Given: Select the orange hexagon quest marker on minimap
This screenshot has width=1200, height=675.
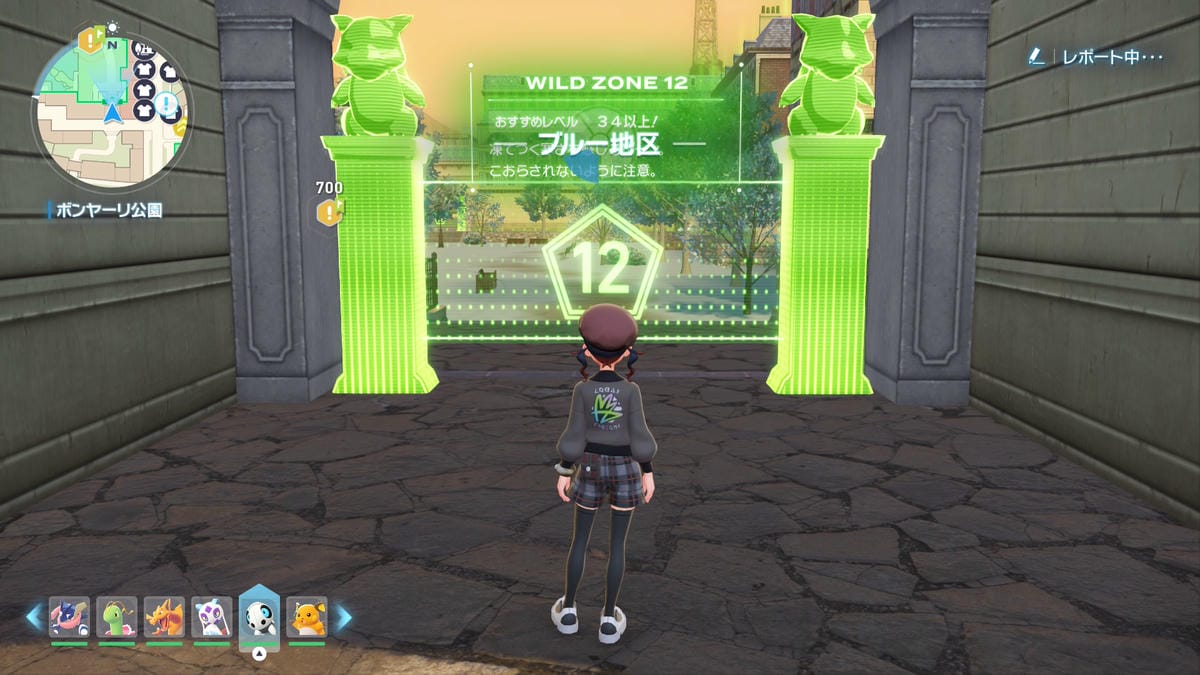Looking at the screenshot, I should coord(92,41).
